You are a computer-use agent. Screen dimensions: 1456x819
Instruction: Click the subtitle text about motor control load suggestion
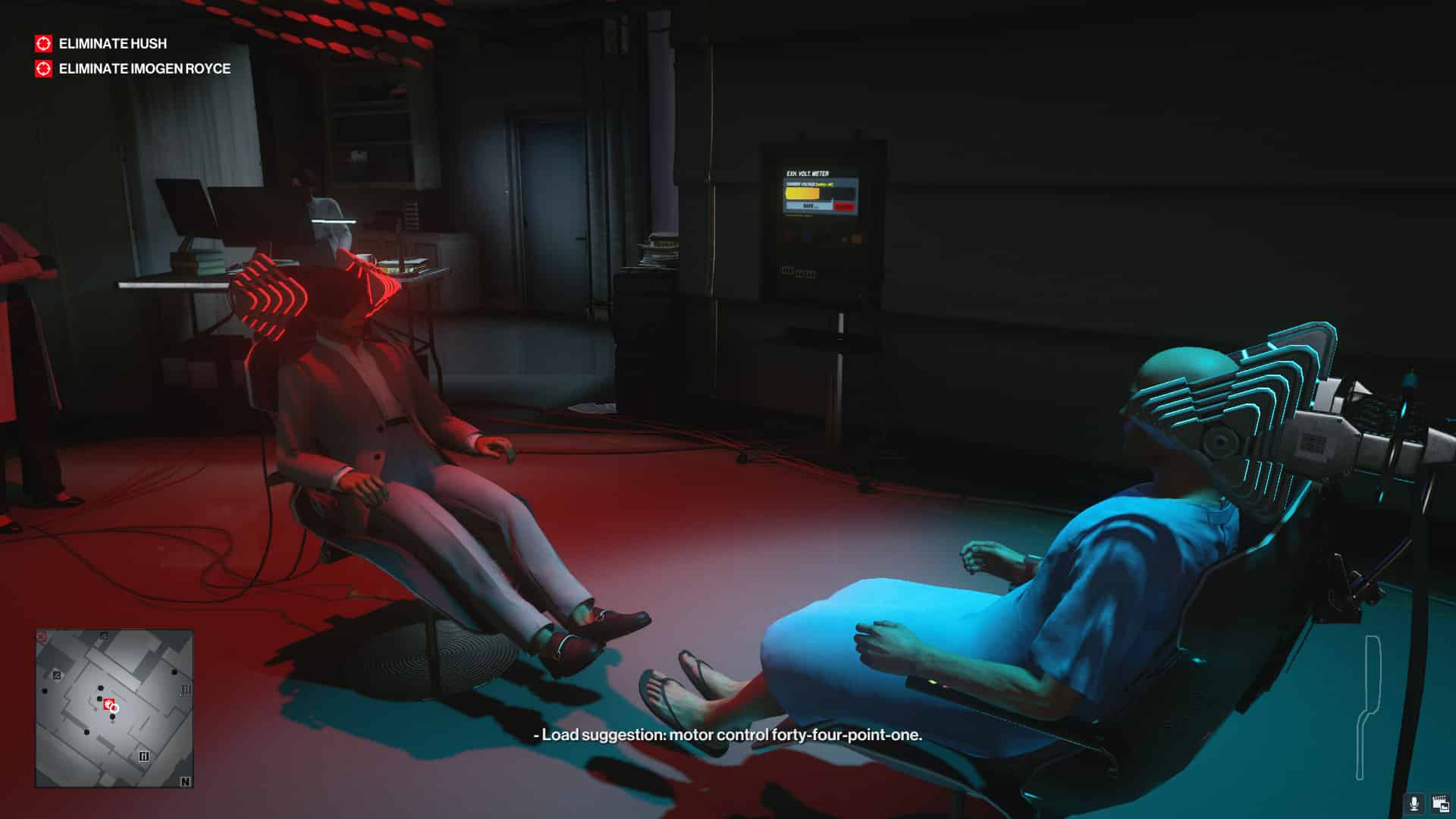coord(726,735)
